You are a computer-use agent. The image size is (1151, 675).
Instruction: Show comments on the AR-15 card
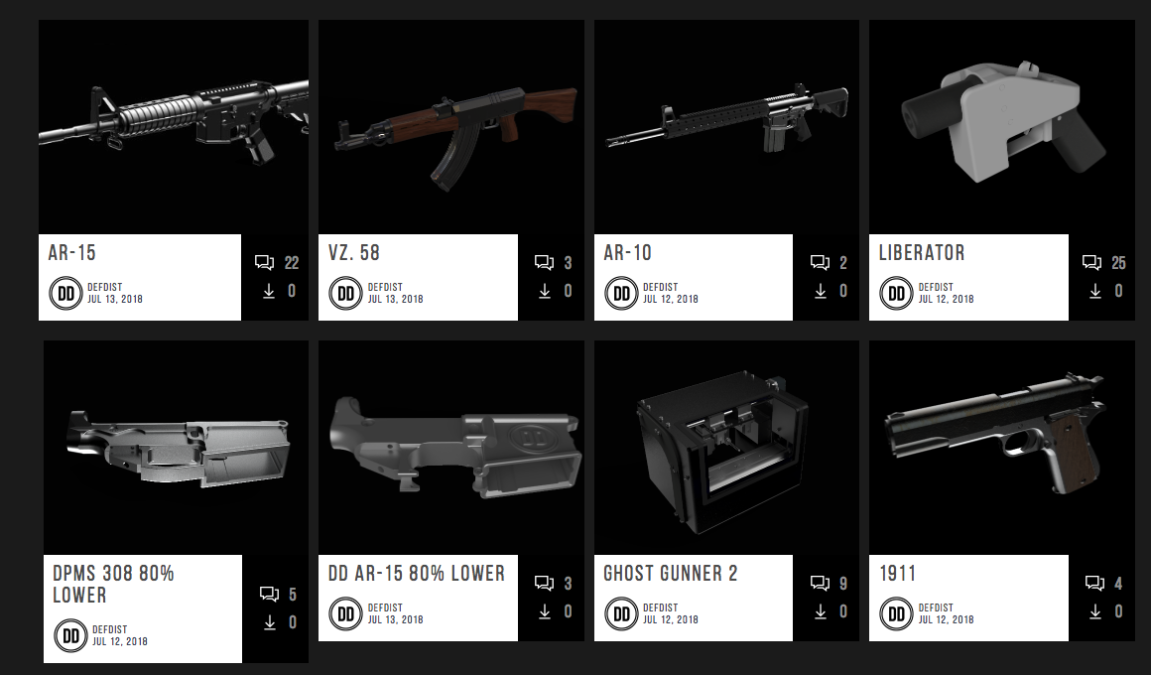(265, 263)
